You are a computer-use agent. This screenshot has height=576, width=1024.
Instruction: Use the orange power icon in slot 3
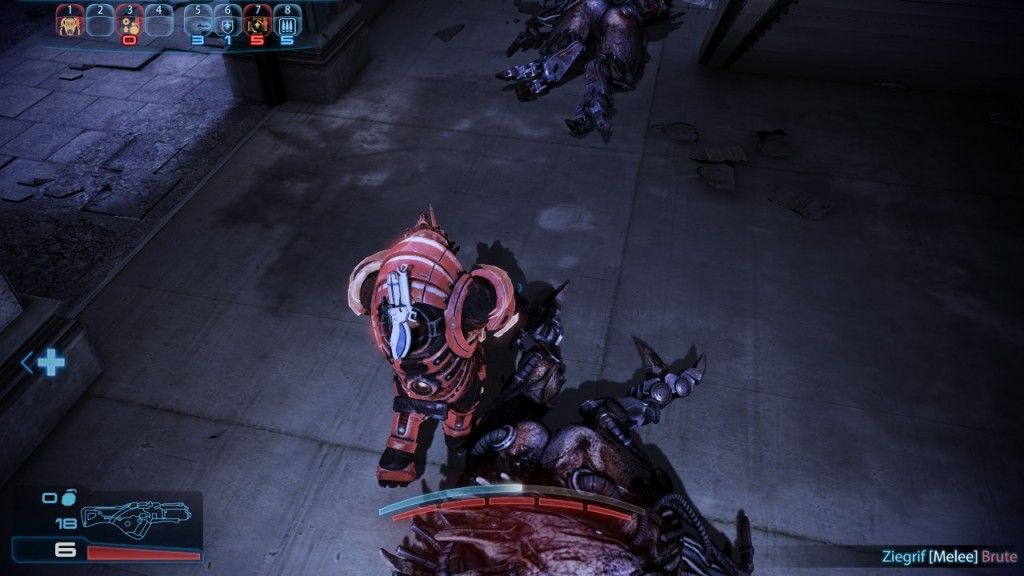point(129,24)
